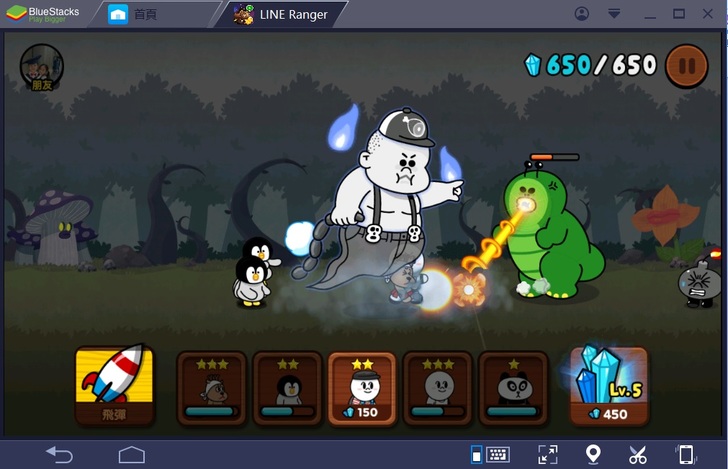Enter fullscreen mode in BlueStacks
The height and width of the screenshot is (469, 728).
pos(547,455)
